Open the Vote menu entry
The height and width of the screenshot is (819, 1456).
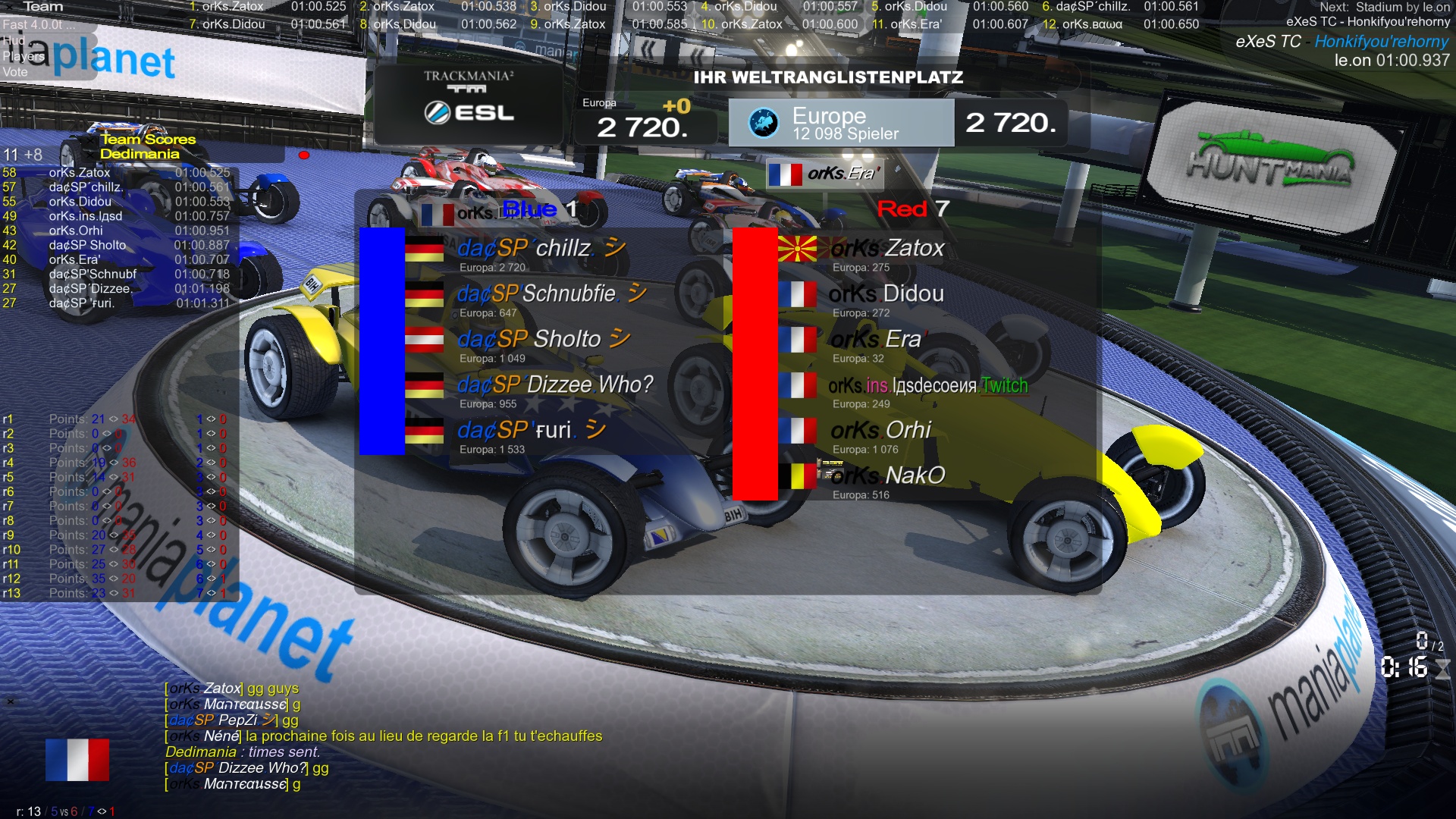pyautogui.click(x=15, y=72)
